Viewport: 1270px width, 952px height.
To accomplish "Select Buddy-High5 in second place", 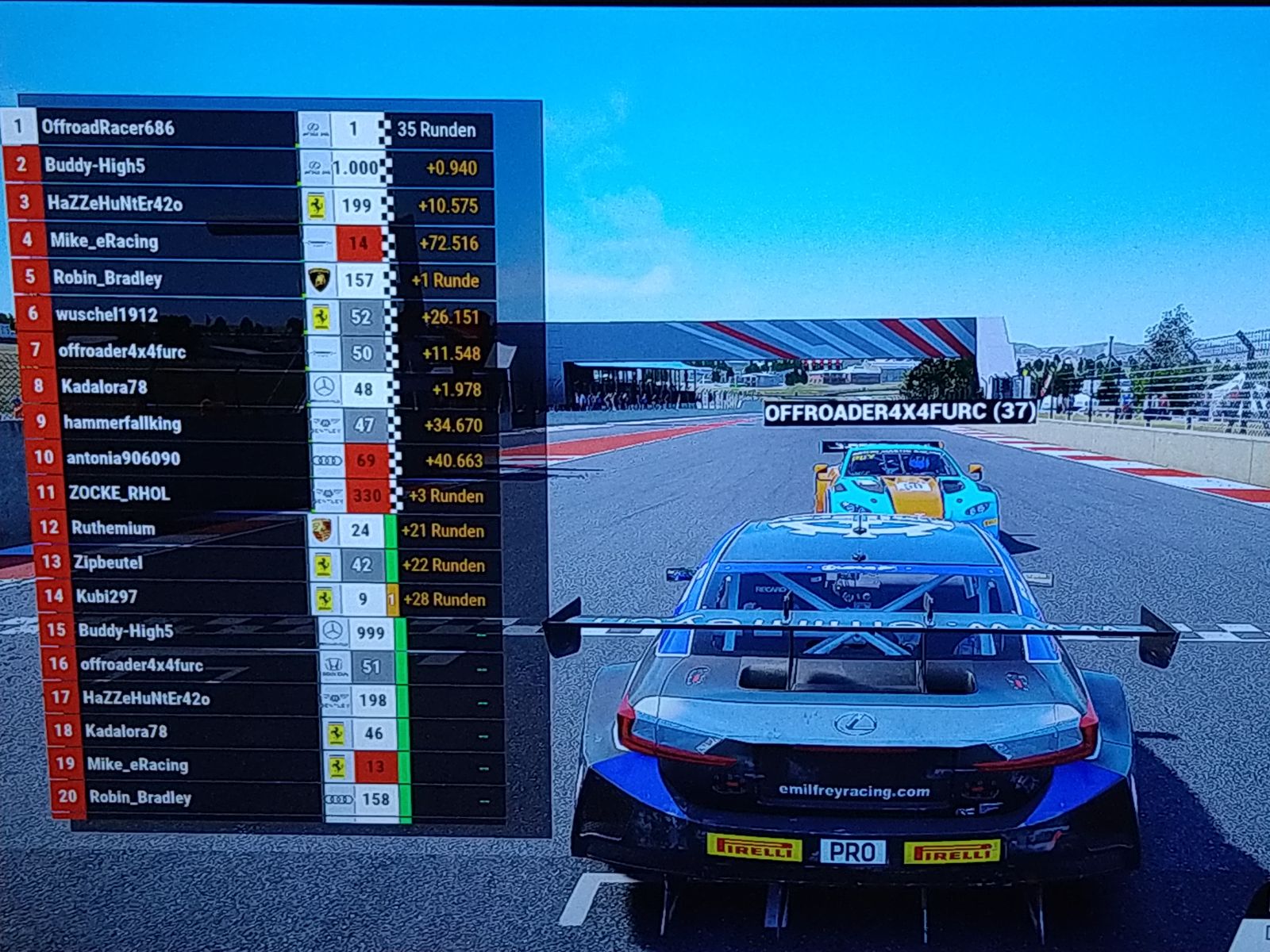I will pos(94,166).
